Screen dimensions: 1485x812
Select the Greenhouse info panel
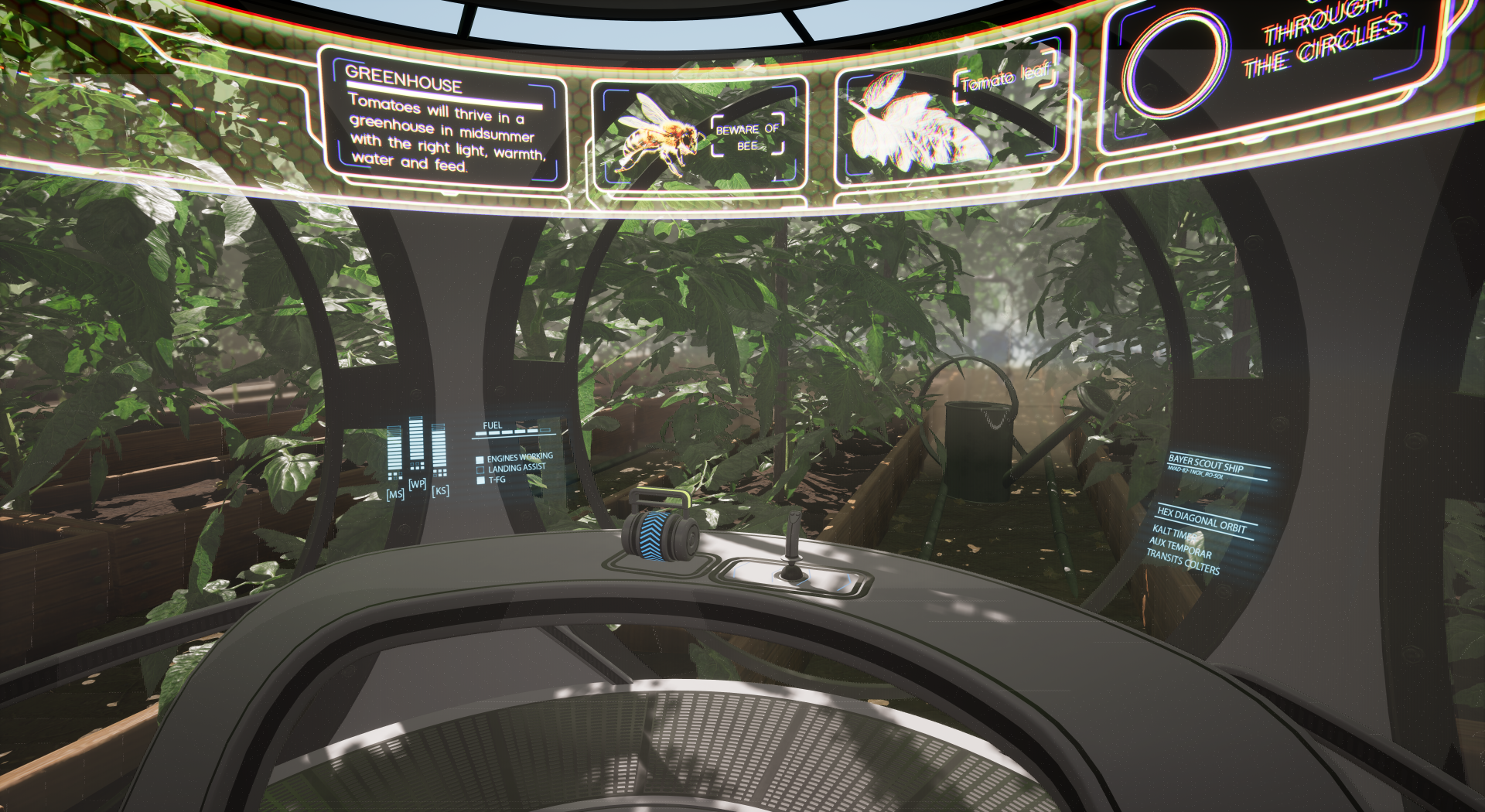click(442, 121)
